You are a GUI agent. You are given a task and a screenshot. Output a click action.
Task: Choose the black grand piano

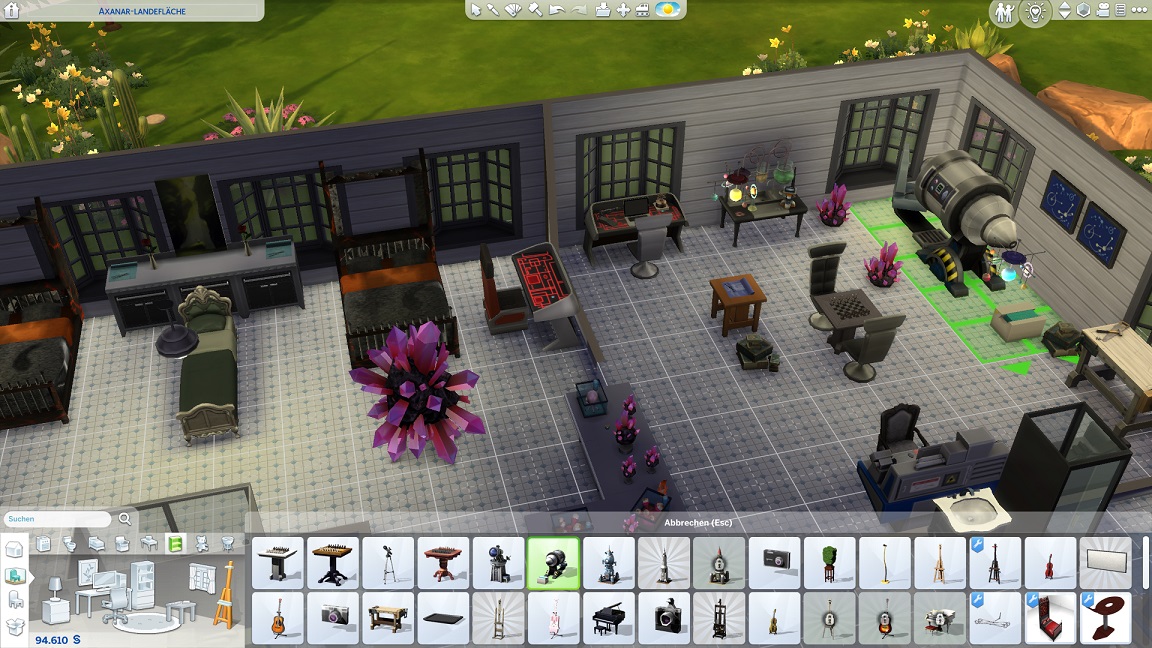coord(607,618)
